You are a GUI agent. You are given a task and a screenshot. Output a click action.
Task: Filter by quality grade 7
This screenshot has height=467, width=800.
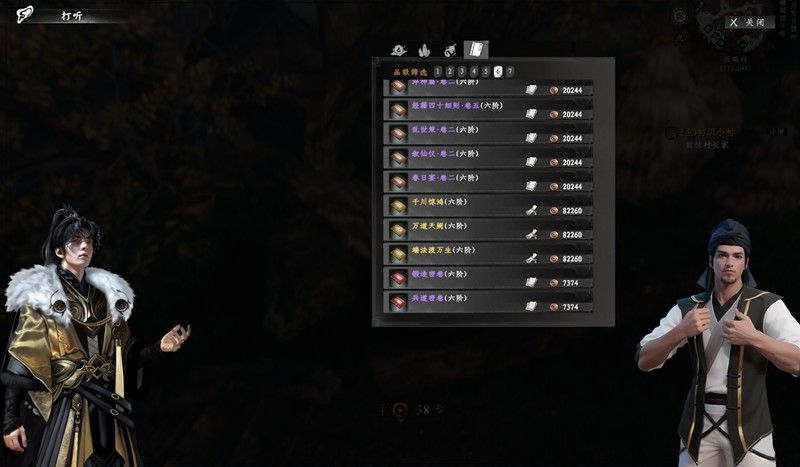point(510,71)
